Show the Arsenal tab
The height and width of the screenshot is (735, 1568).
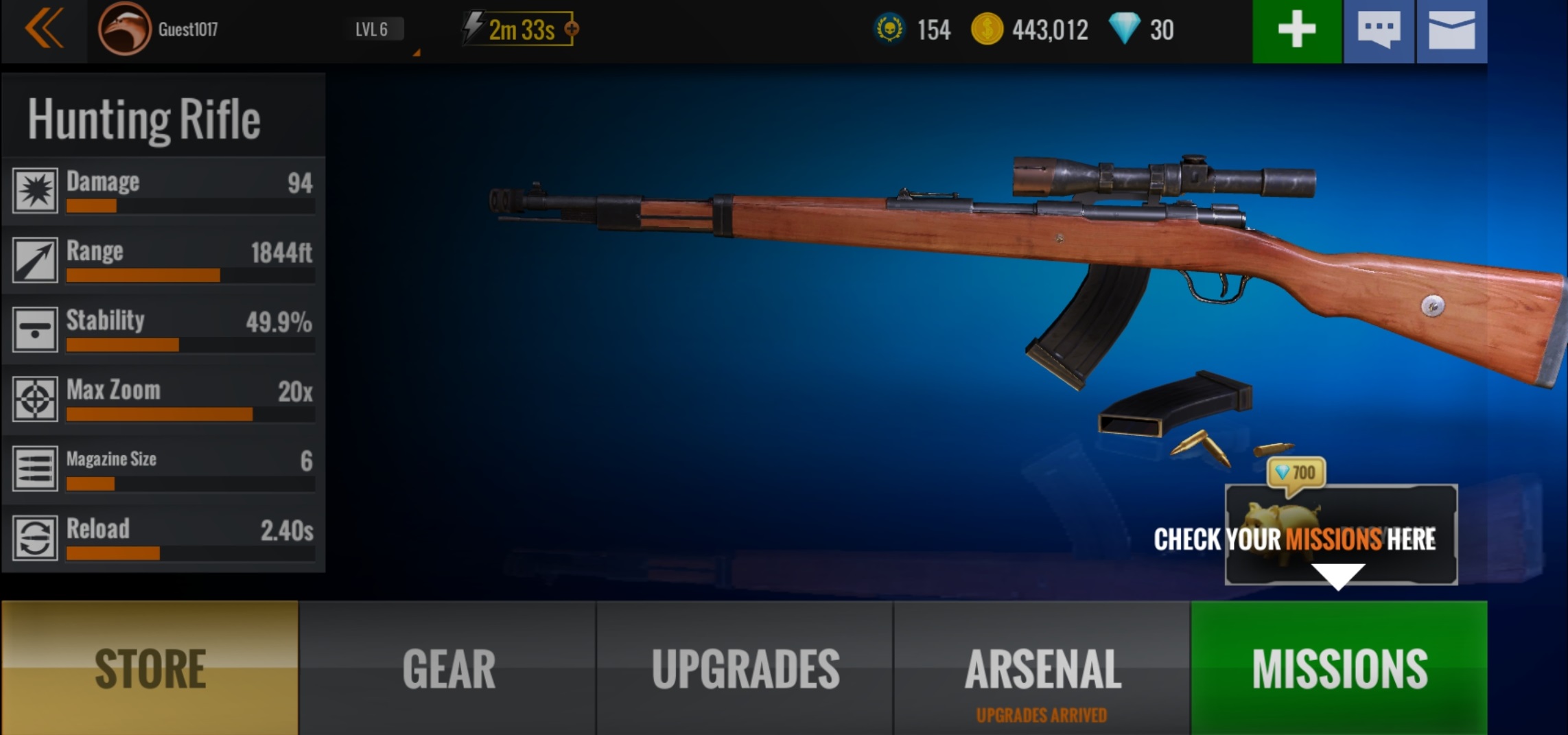pos(1042,668)
